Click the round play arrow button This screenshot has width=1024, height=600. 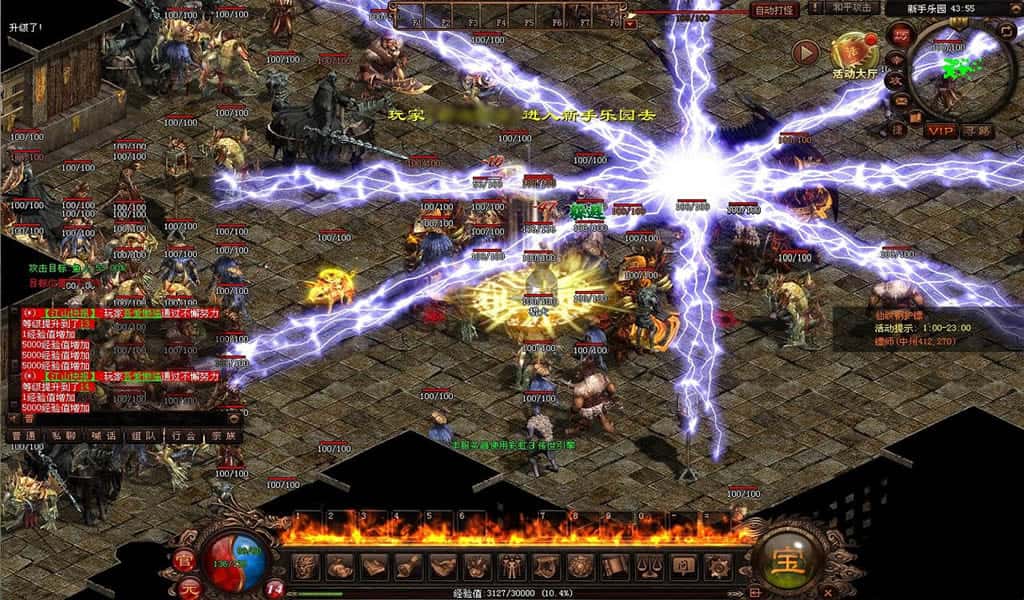(805, 52)
